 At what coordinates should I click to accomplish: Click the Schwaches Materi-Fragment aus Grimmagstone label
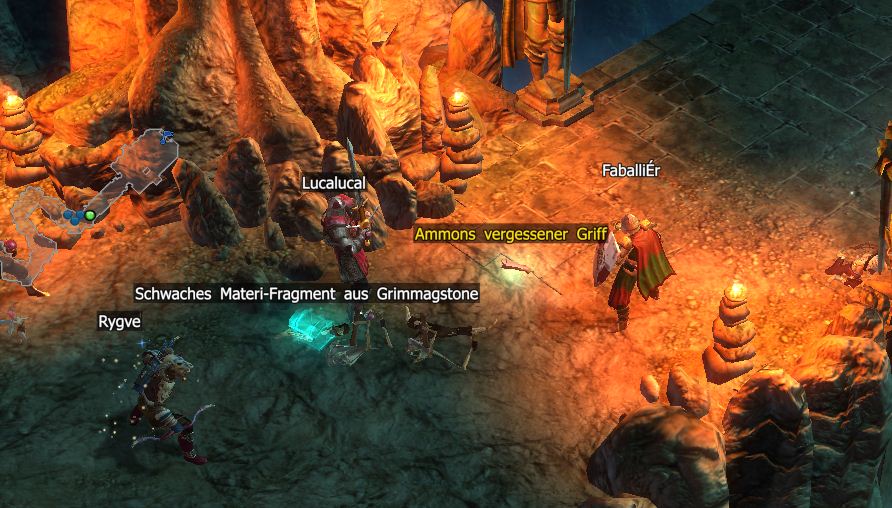click(307, 293)
